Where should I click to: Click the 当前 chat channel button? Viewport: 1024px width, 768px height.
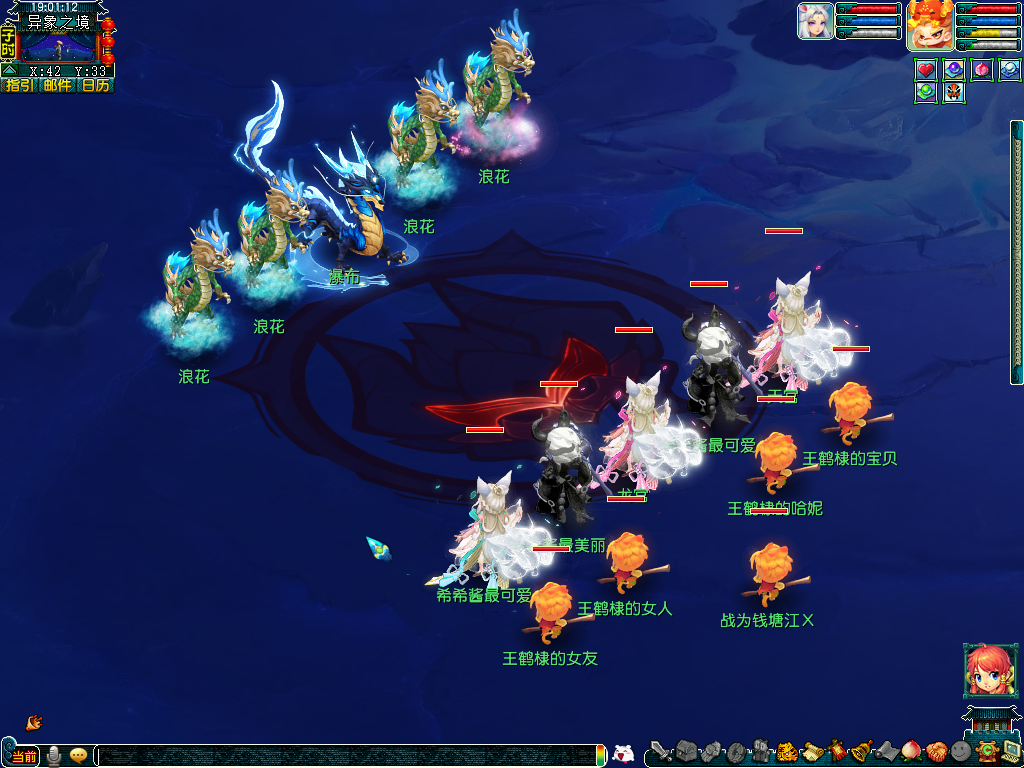(x=24, y=756)
